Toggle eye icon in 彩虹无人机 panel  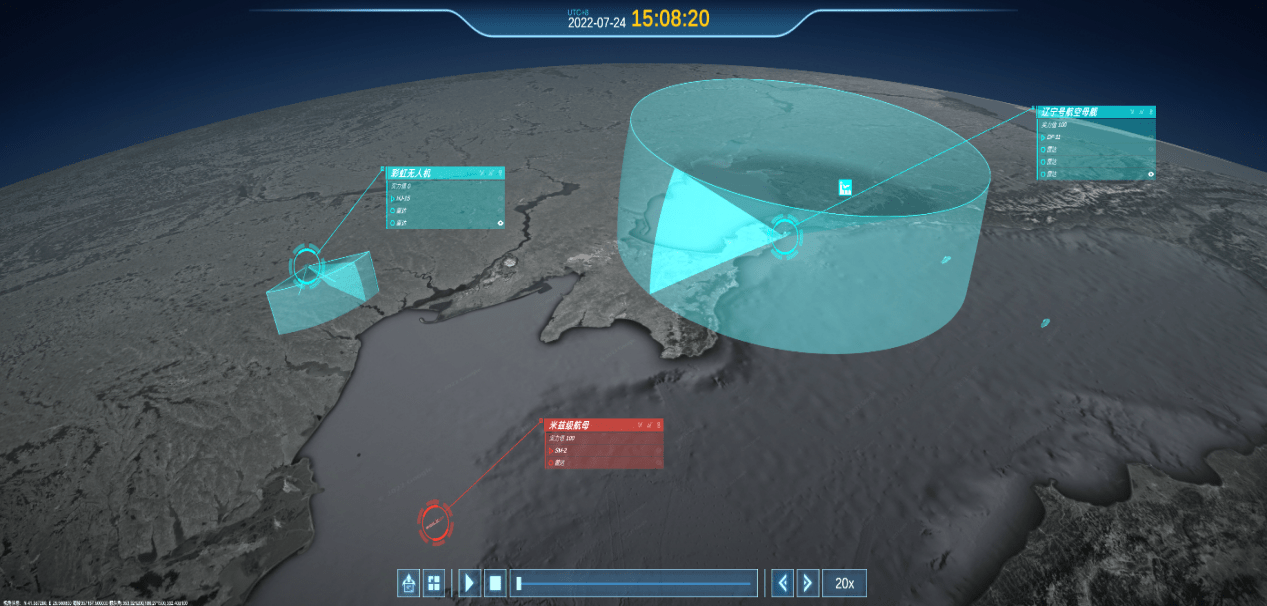(x=500, y=223)
